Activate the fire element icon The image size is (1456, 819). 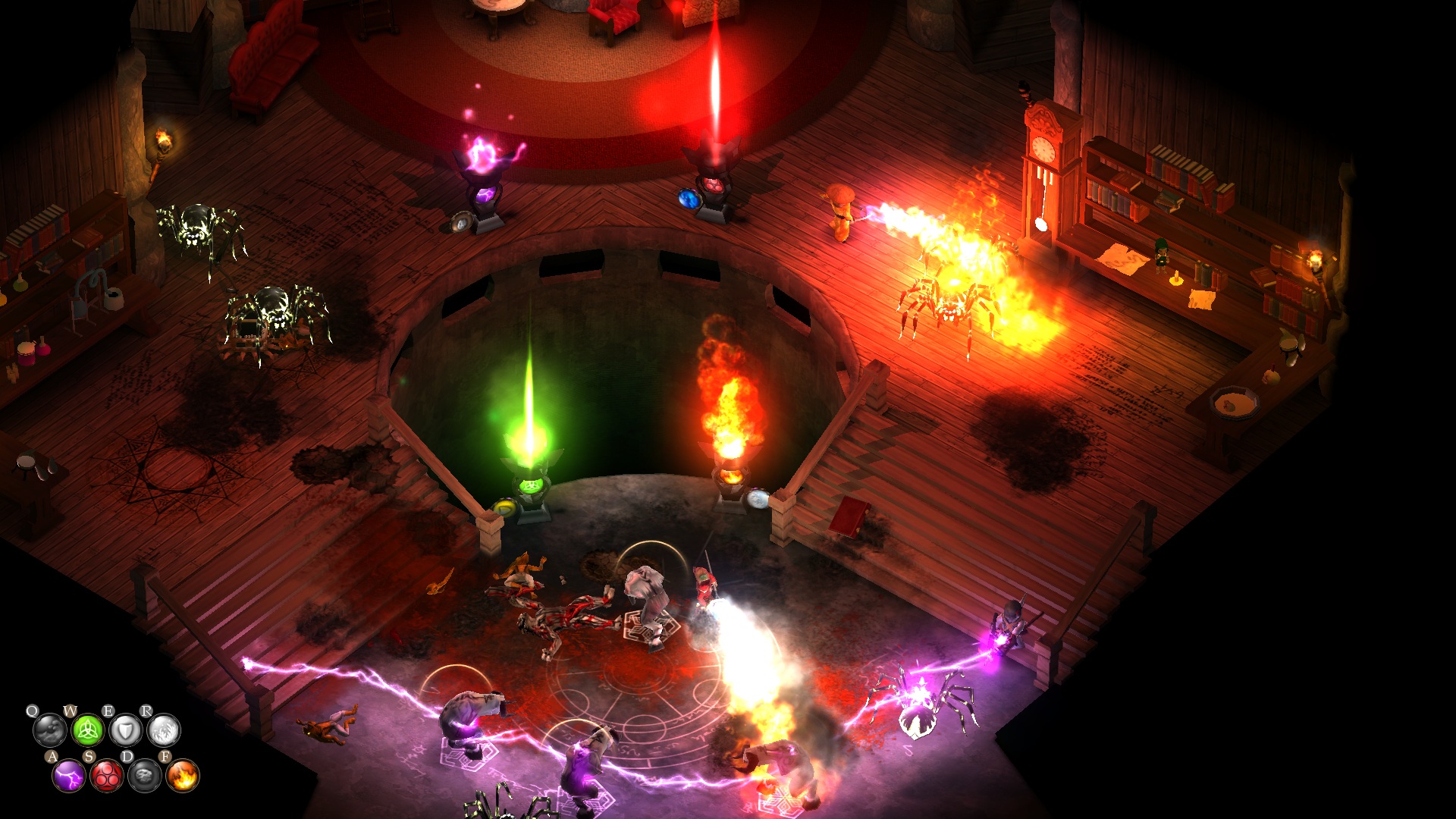point(182,776)
